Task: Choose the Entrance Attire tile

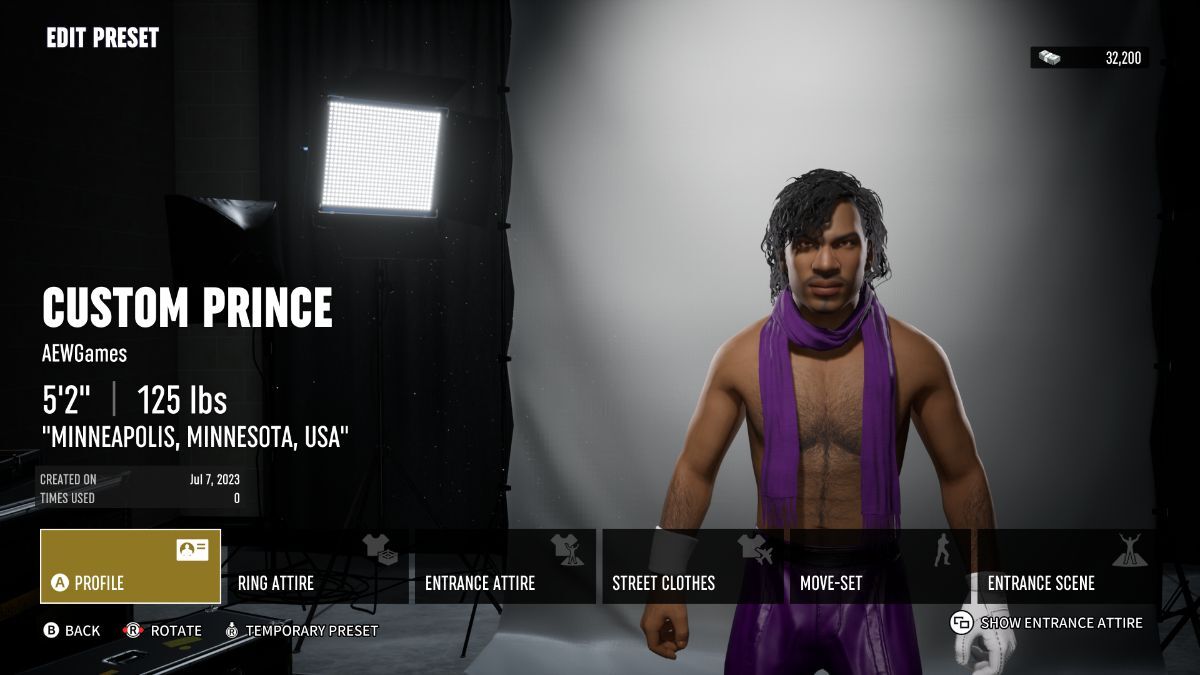Action: 505,566
